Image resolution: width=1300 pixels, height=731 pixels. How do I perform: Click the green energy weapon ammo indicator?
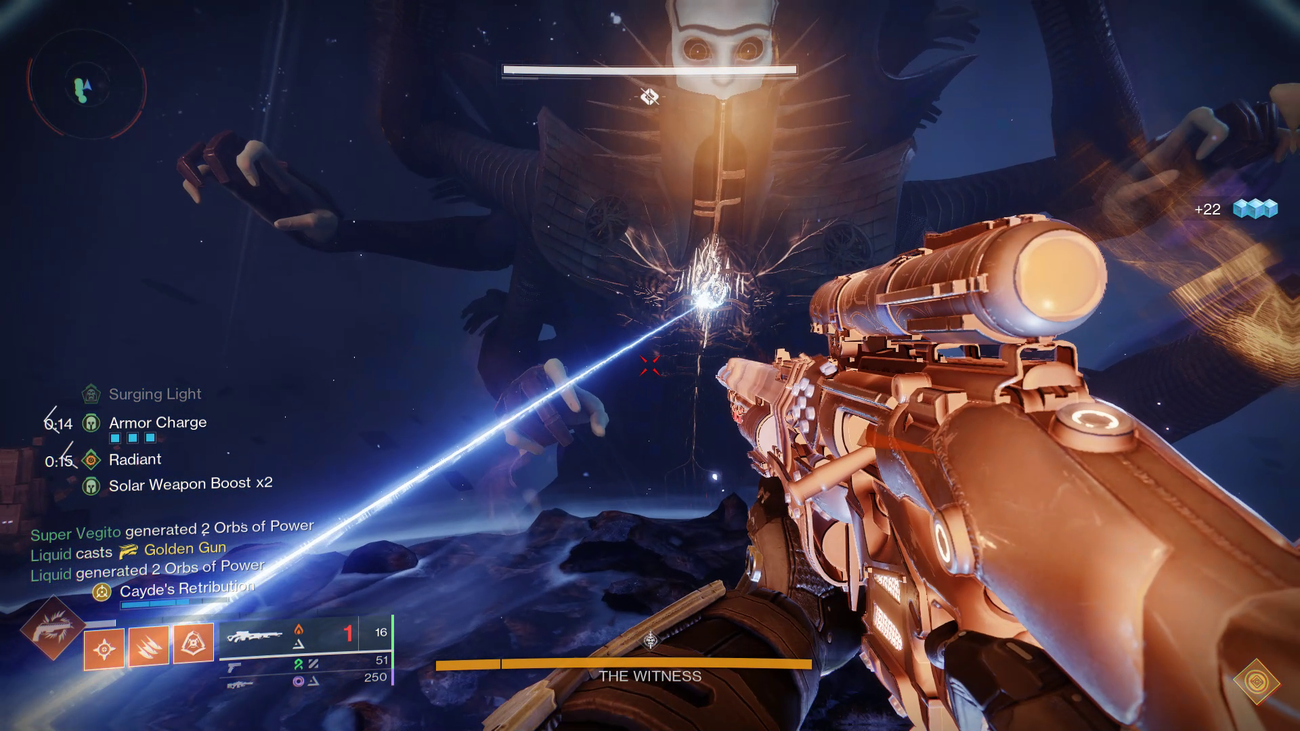(301, 665)
